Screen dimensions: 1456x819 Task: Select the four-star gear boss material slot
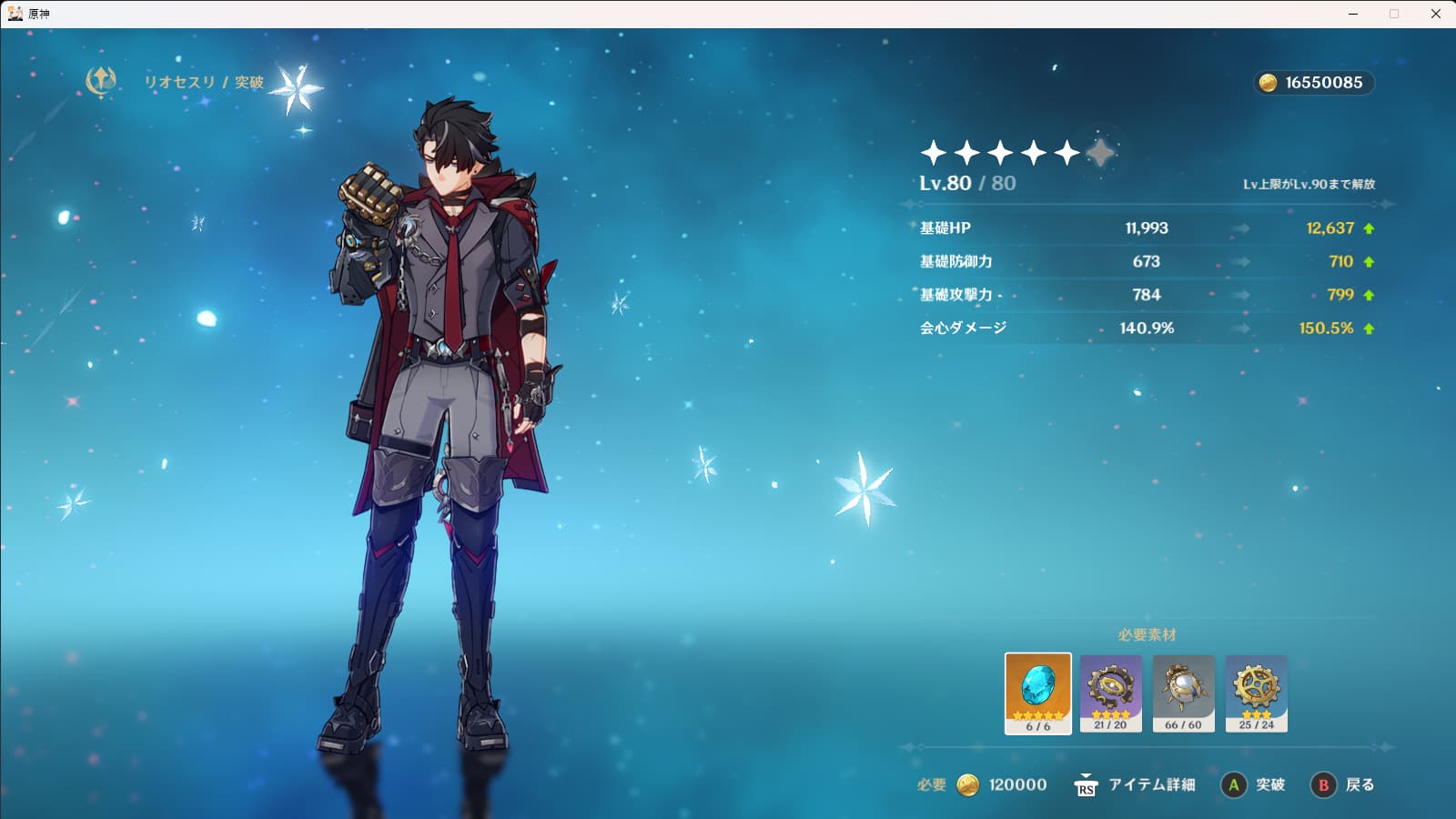pyautogui.click(x=1110, y=693)
